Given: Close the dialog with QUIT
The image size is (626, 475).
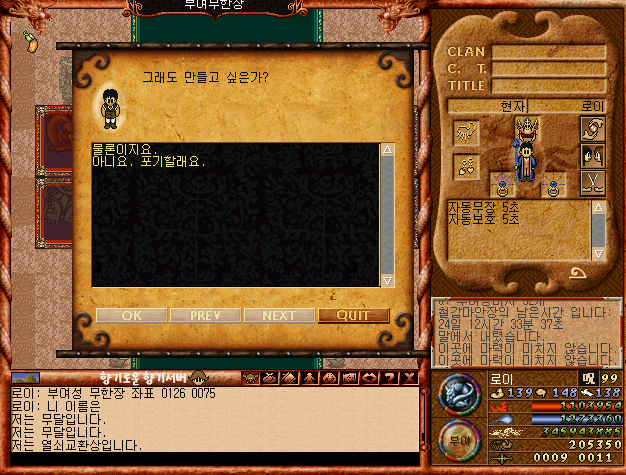Looking at the screenshot, I should tap(353, 315).
